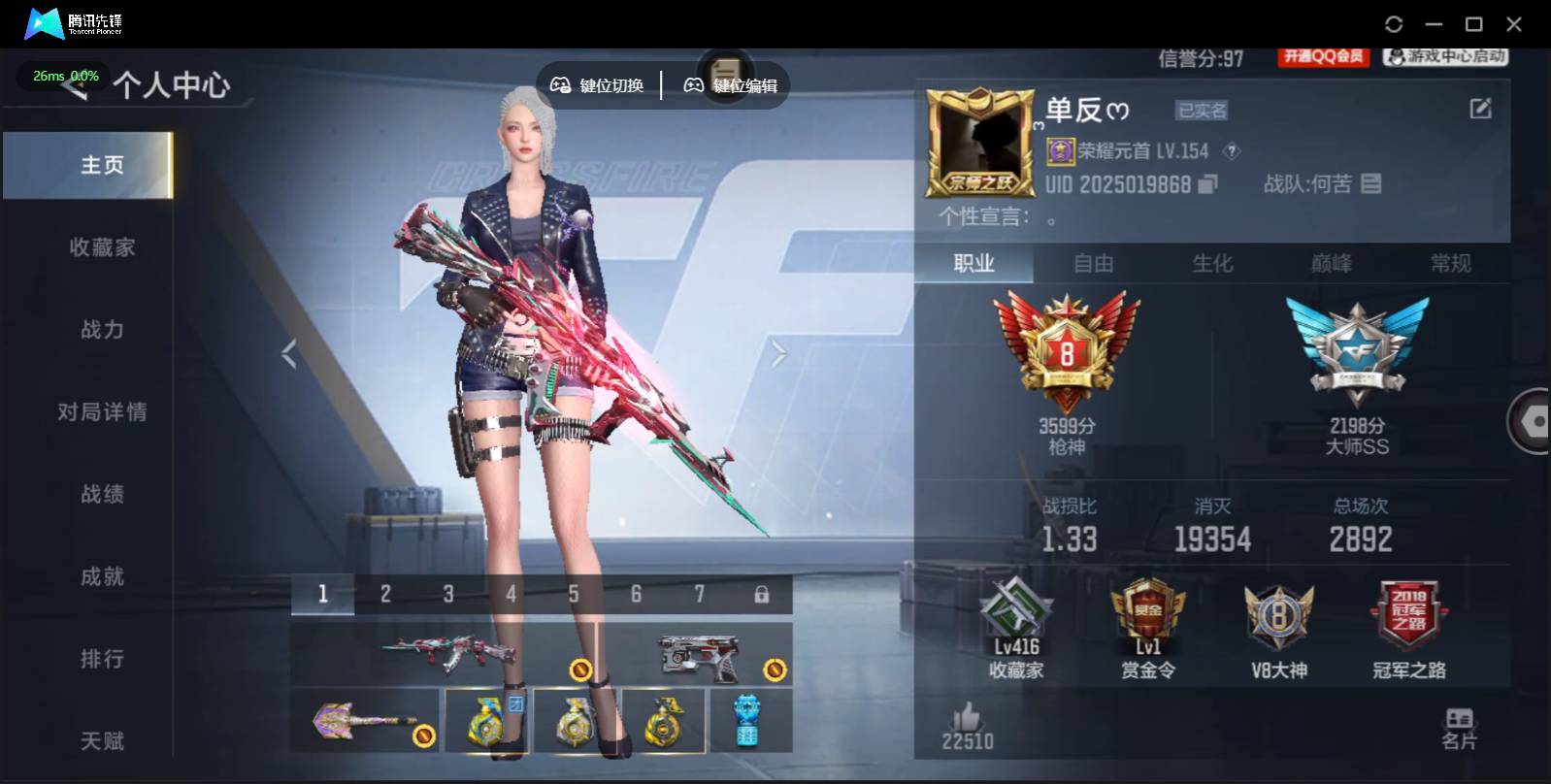Expand the circular tab on the right edge
This screenshot has height=784, width=1551.
click(x=1534, y=422)
